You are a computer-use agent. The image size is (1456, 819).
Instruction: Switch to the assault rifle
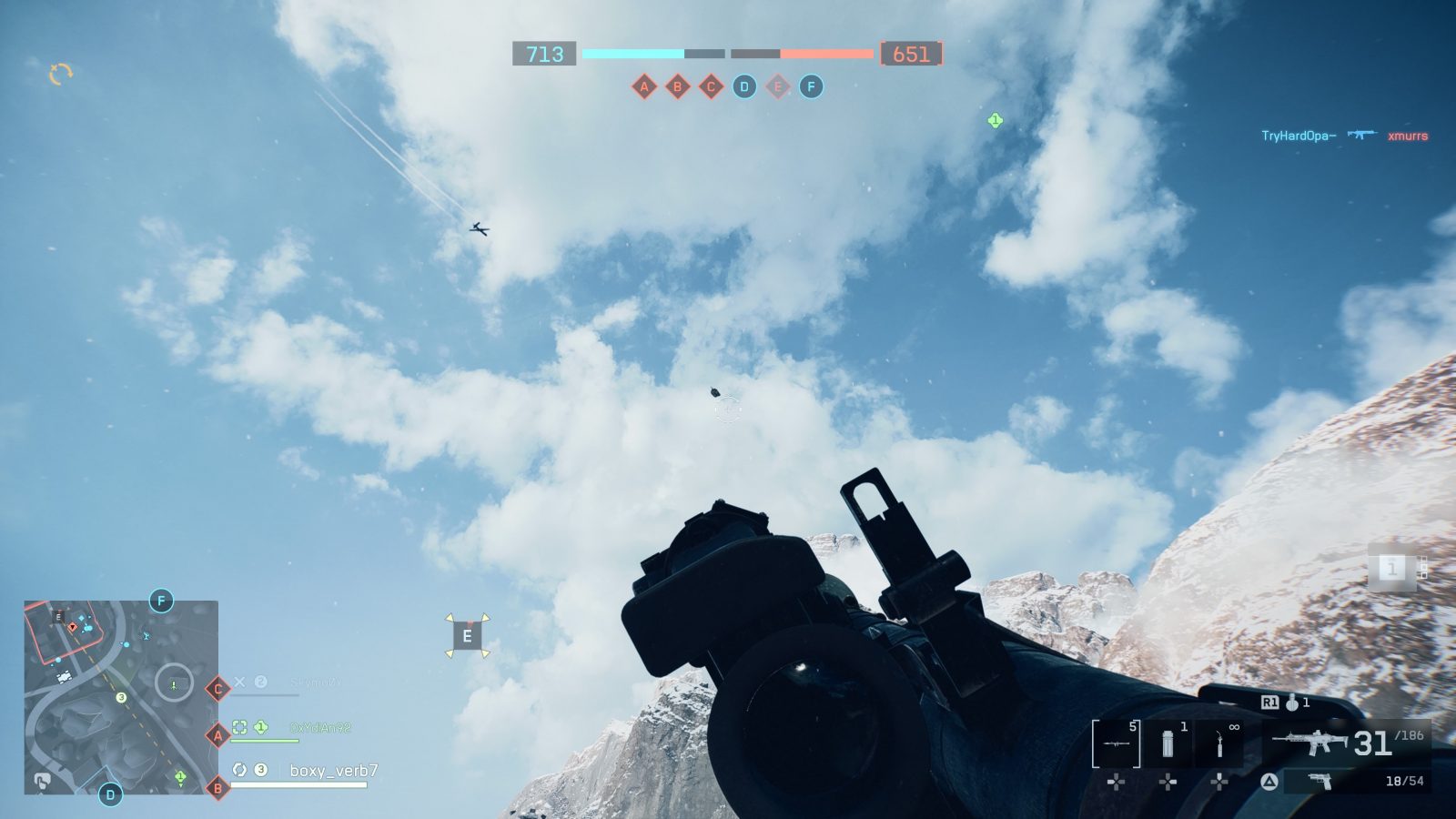[x=1310, y=742]
